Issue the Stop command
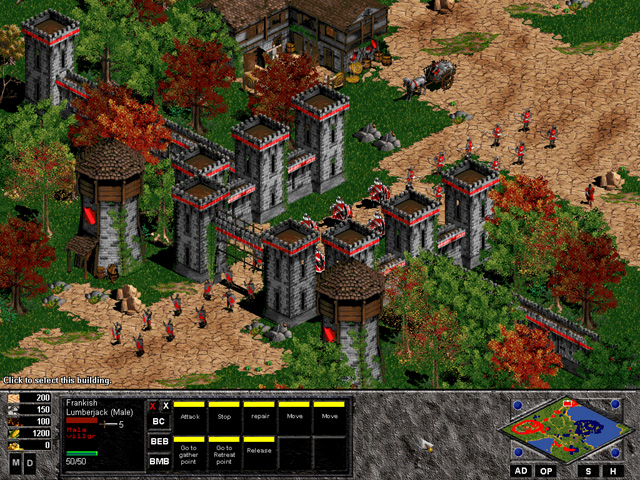Image resolution: width=640 pixels, height=480 pixels. pyautogui.click(x=225, y=416)
